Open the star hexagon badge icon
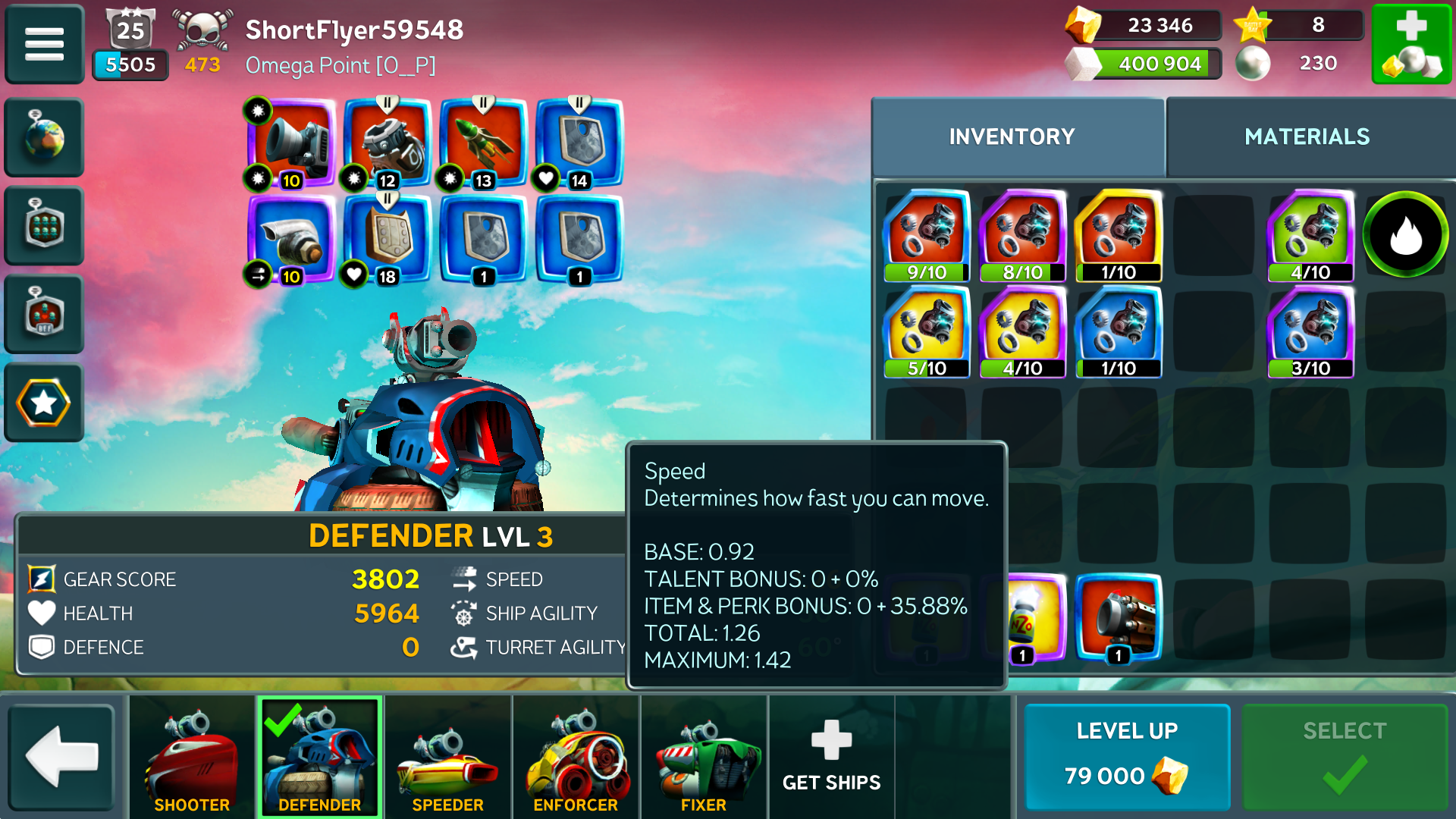The width and height of the screenshot is (1456, 819). 44,403
